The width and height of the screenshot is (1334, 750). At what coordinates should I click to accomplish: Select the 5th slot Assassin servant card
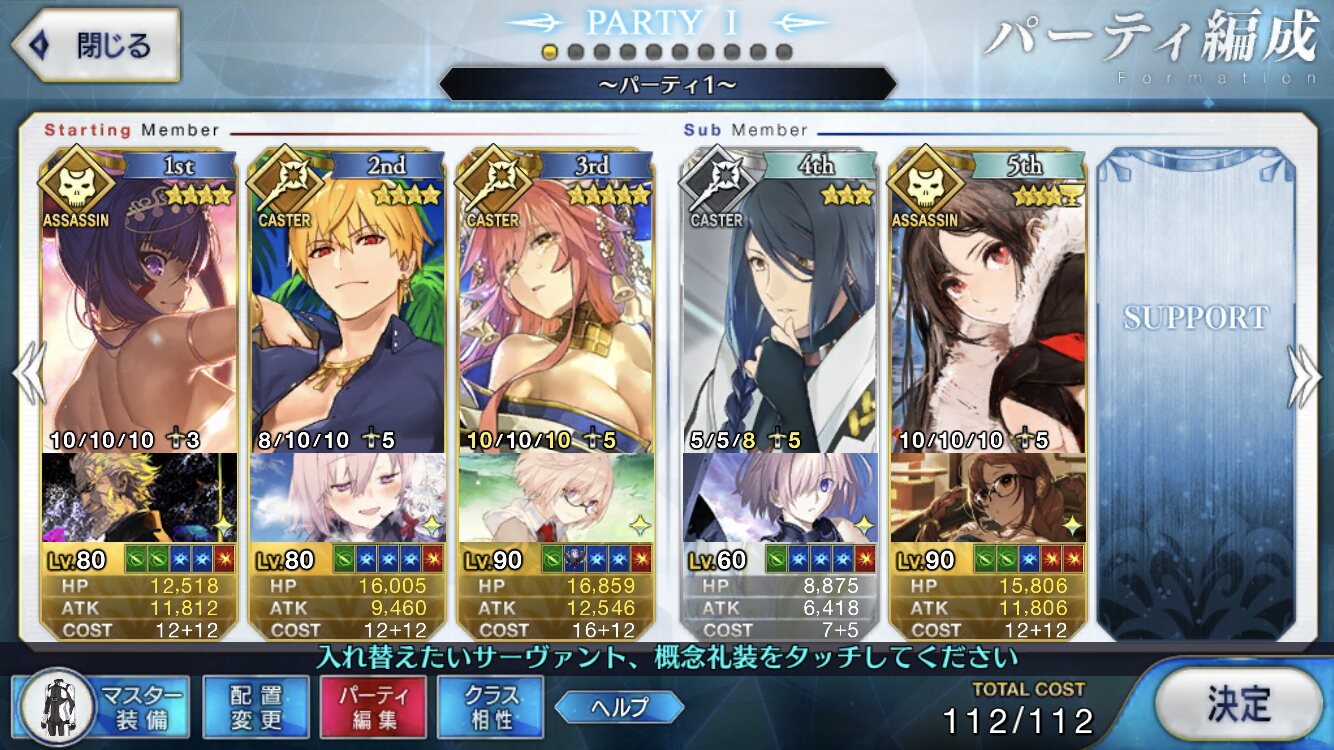point(988,310)
